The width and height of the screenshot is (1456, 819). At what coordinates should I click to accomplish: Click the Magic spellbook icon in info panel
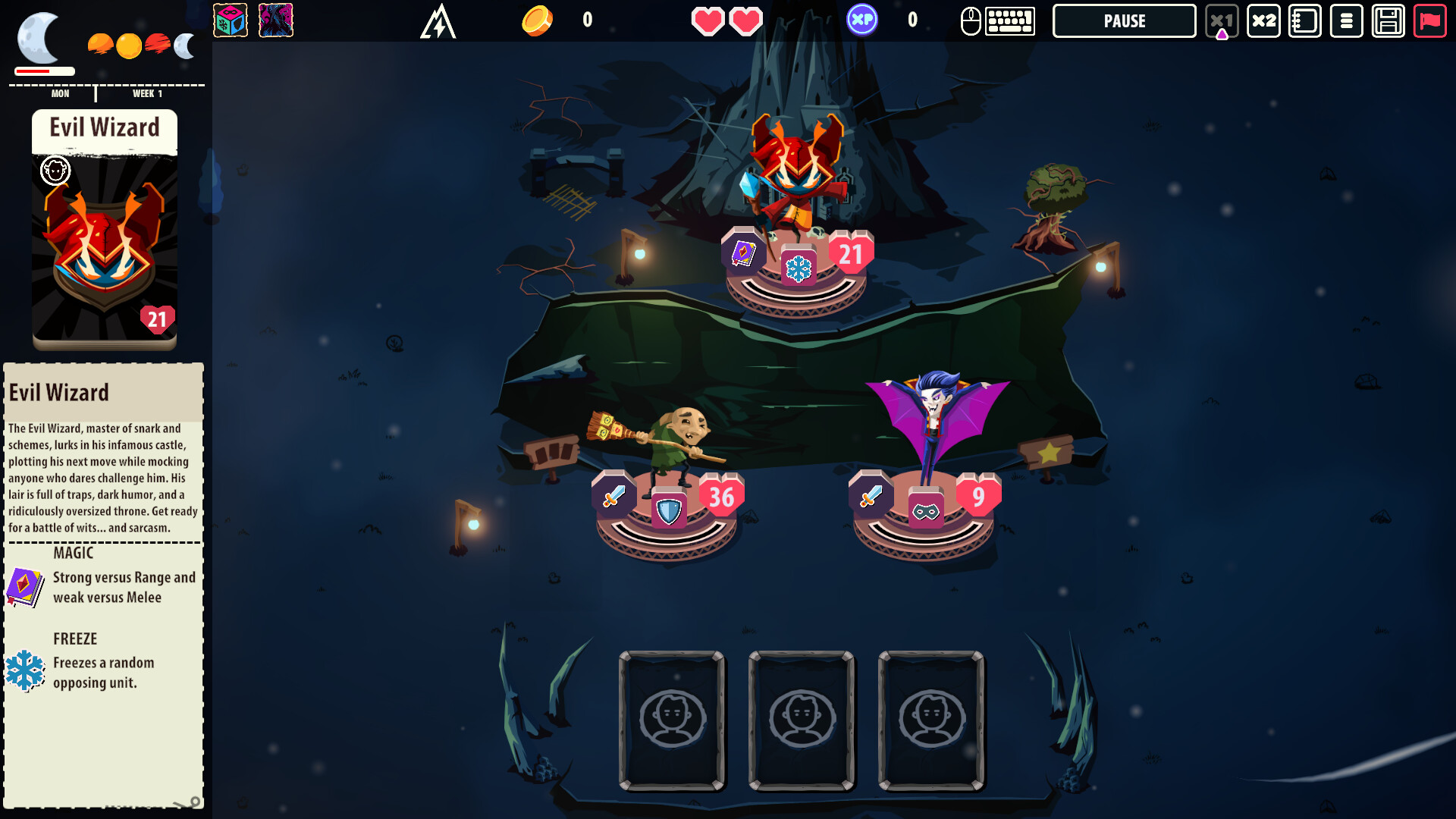point(25,586)
